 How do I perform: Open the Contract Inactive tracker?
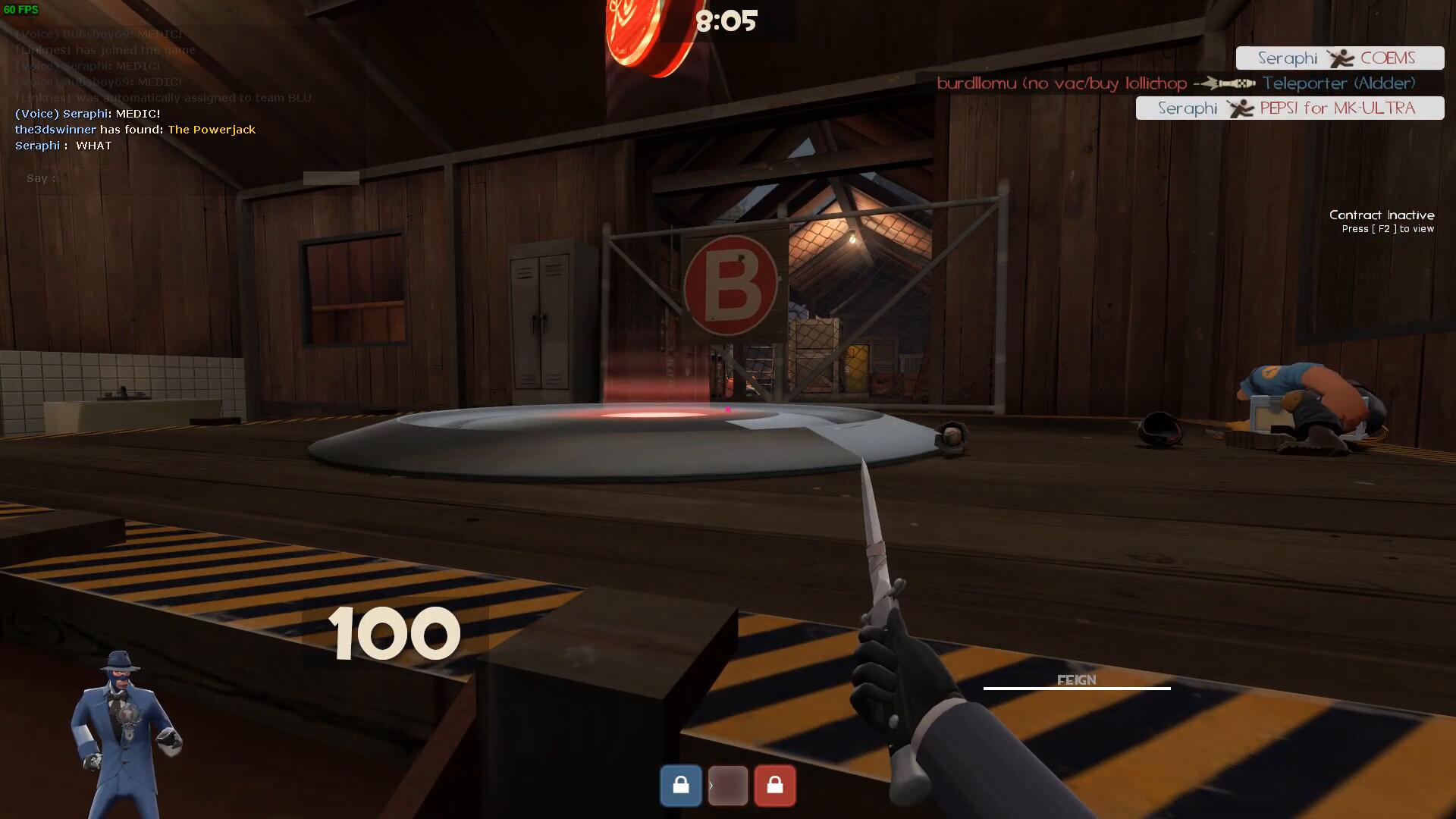(x=1381, y=221)
